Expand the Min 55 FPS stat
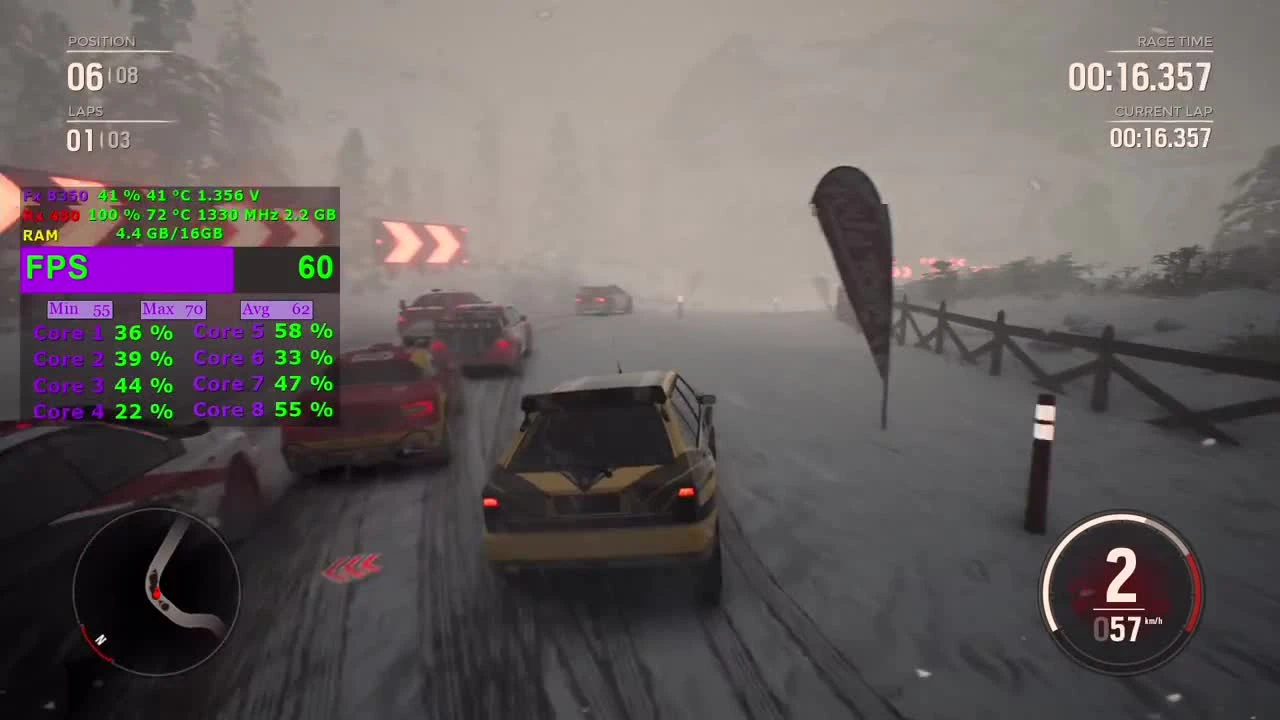 click(78, 309)
